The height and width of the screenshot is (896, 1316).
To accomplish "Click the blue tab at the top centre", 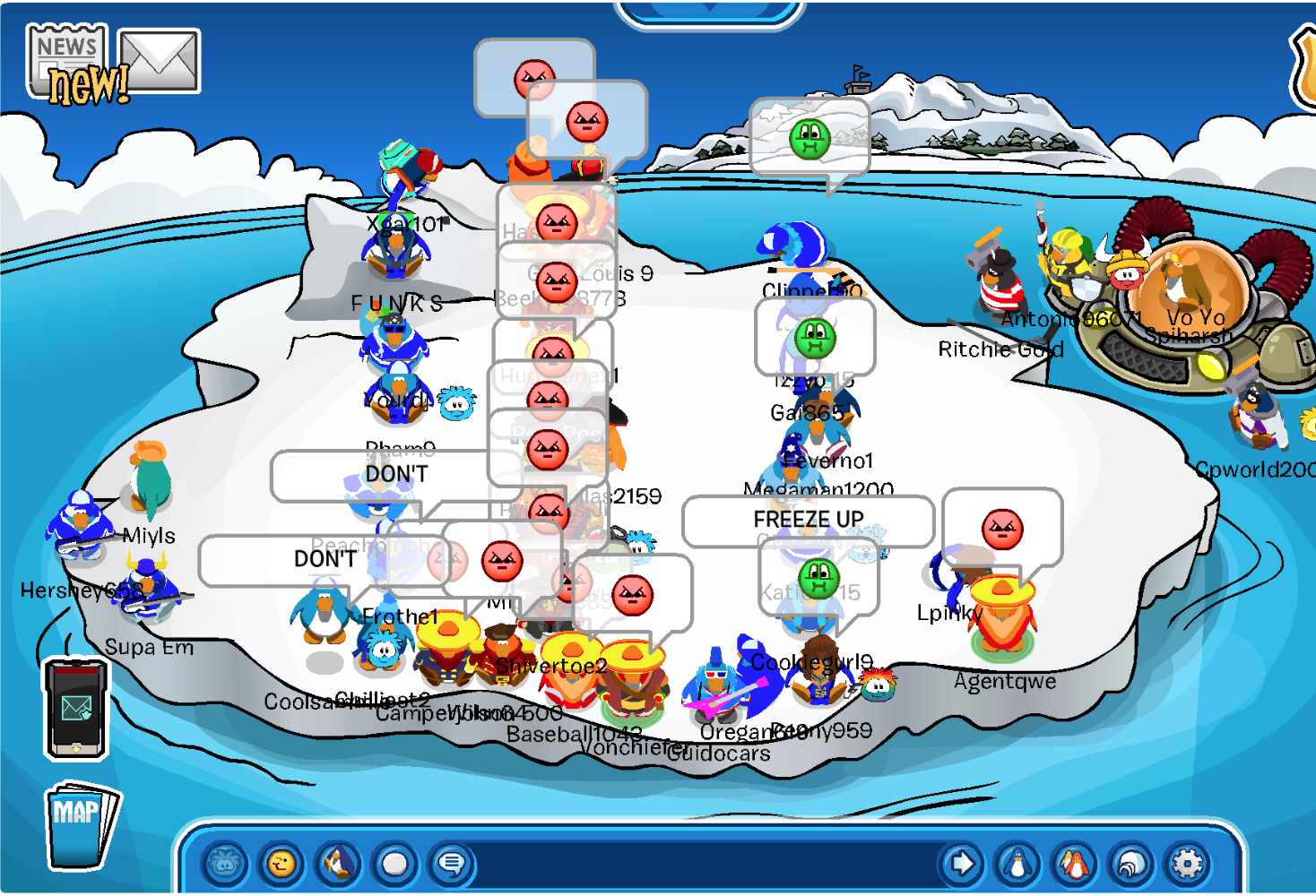I will (708, 11).
